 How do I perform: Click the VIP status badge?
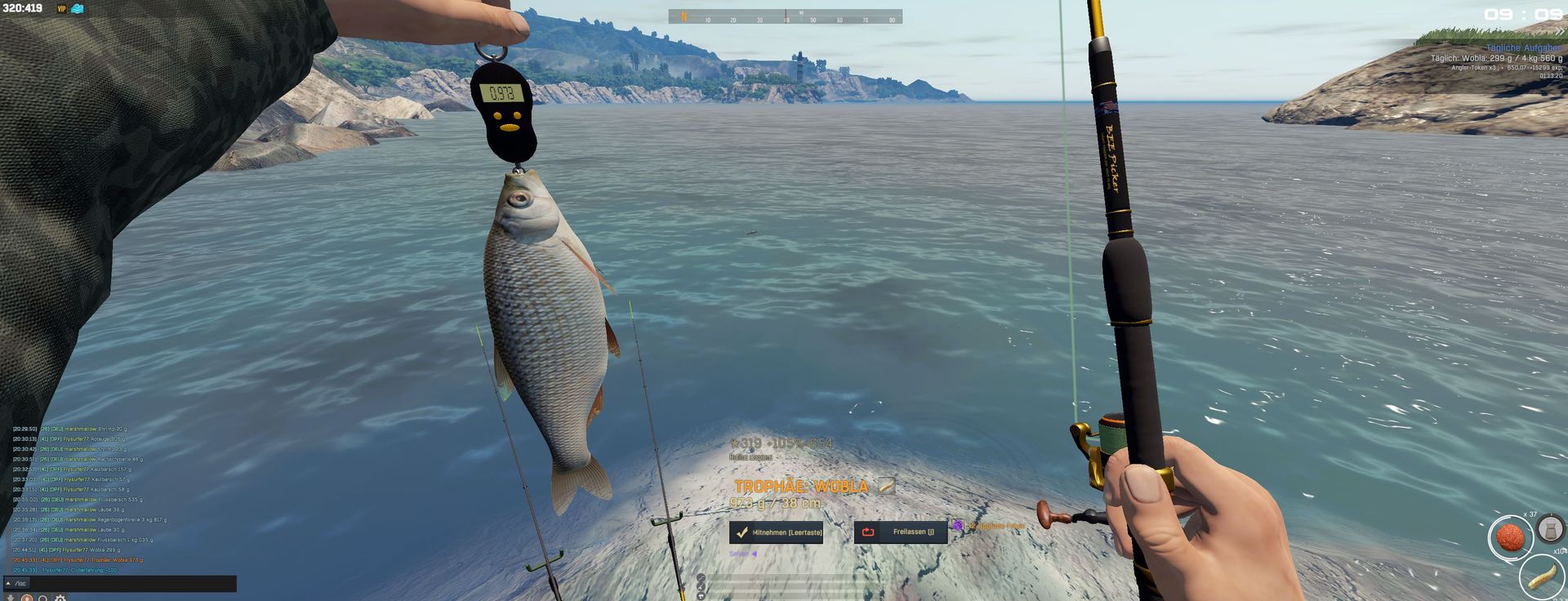click(61, 9)
